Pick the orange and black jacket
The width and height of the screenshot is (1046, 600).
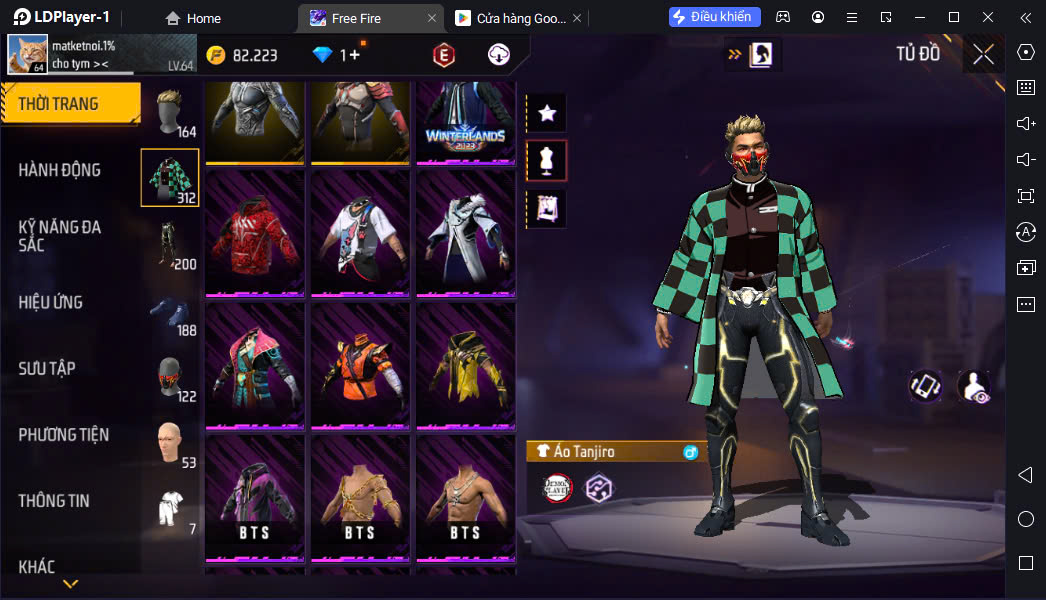tap(360, 365)
